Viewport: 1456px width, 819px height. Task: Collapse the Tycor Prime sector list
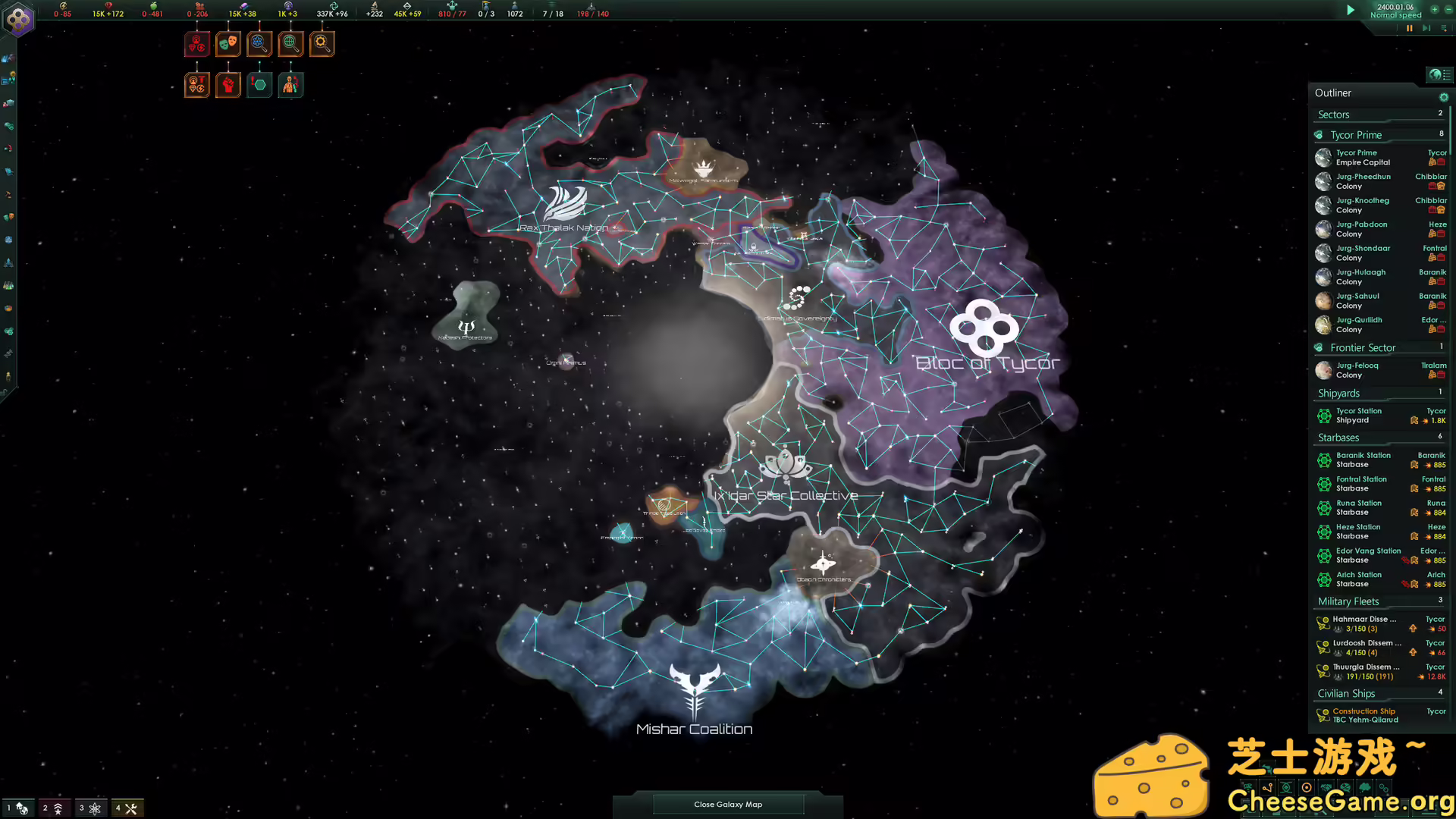click(1357, 134)
